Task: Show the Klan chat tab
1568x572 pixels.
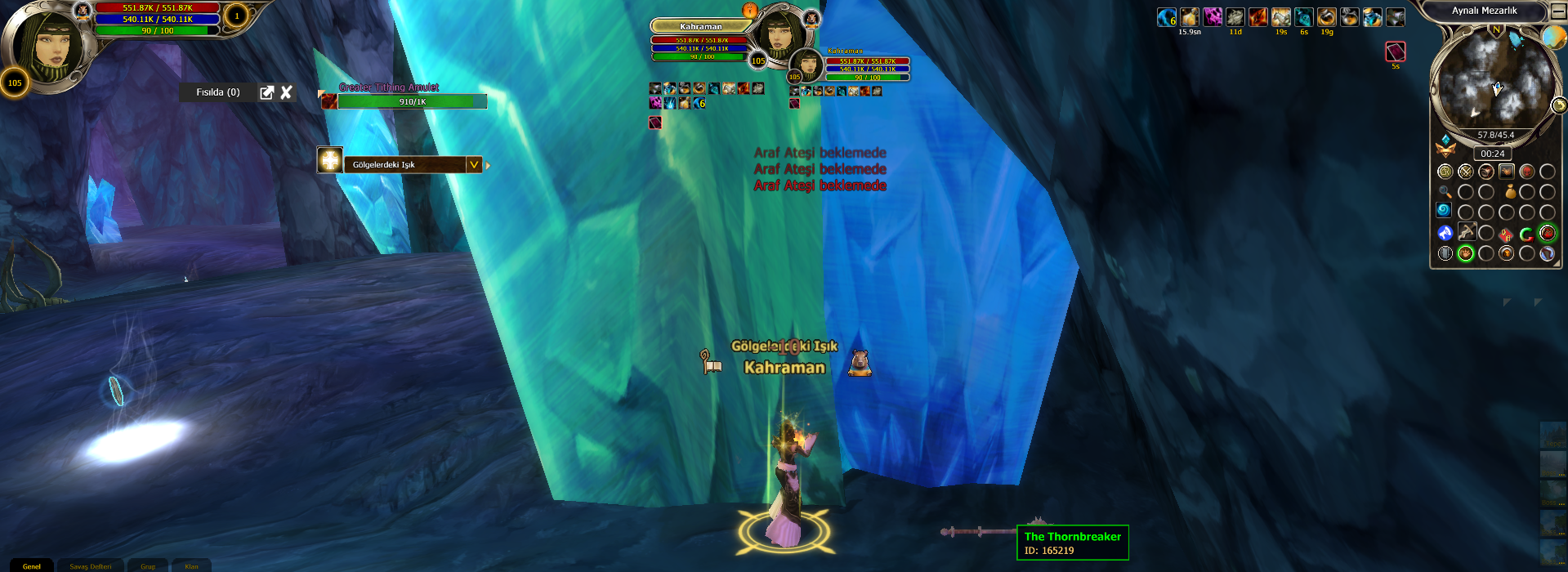Action: click(191, 565)
